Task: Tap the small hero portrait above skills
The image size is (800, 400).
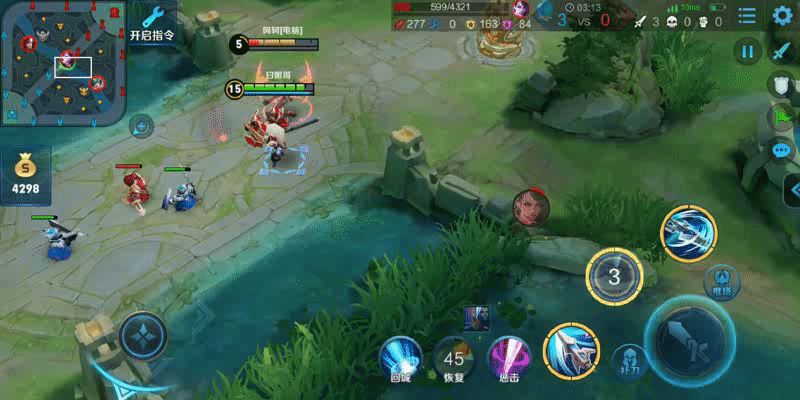Action: click(476, 317)
